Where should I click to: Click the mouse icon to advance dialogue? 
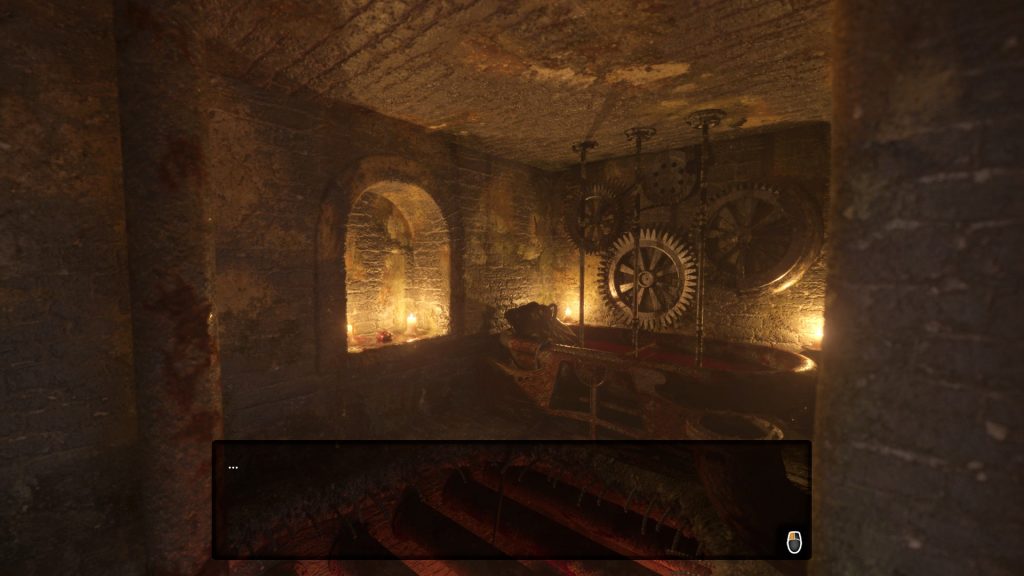(x=794, y=541)
